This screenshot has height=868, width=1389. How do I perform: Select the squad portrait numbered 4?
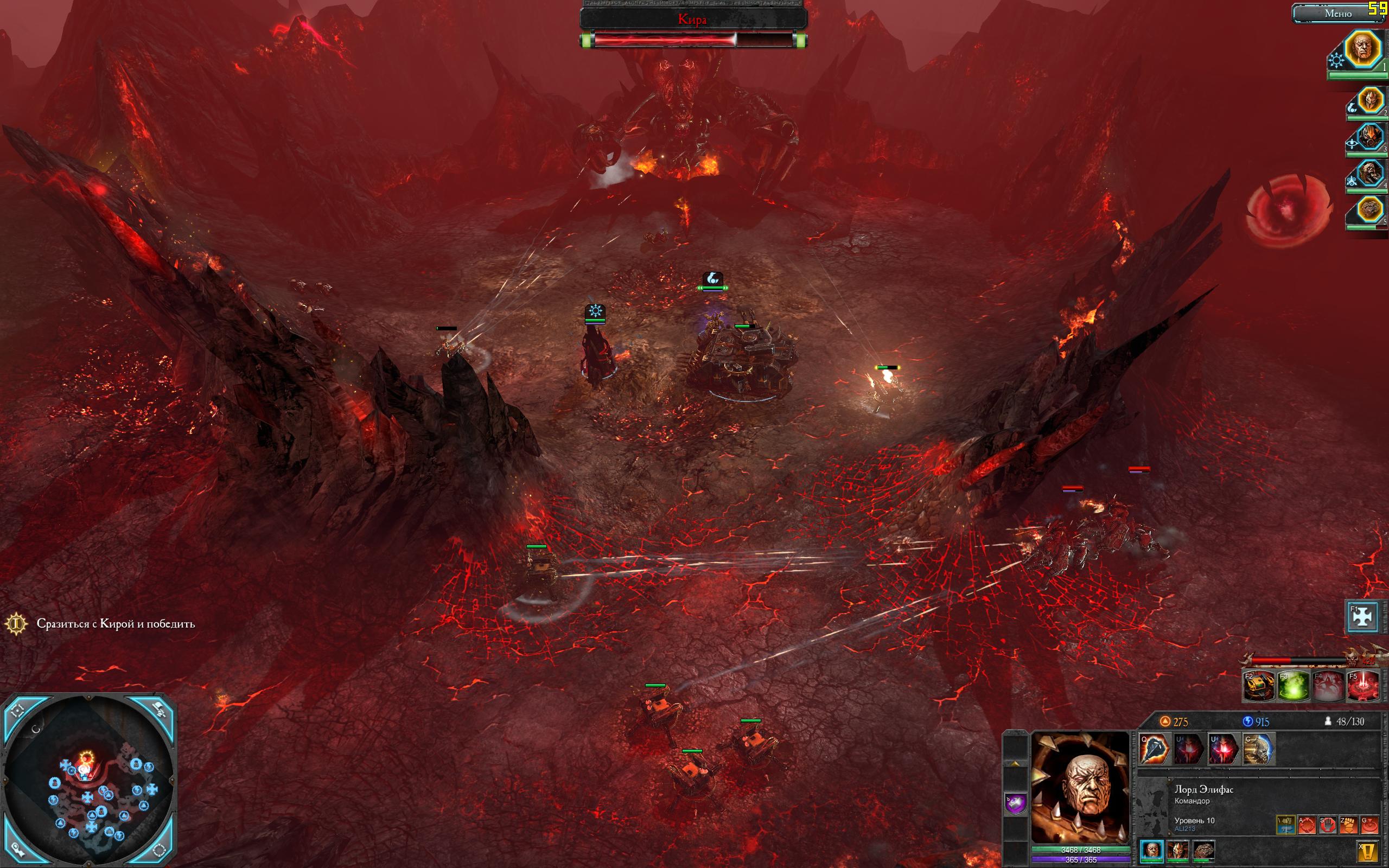click(1369, 175)
